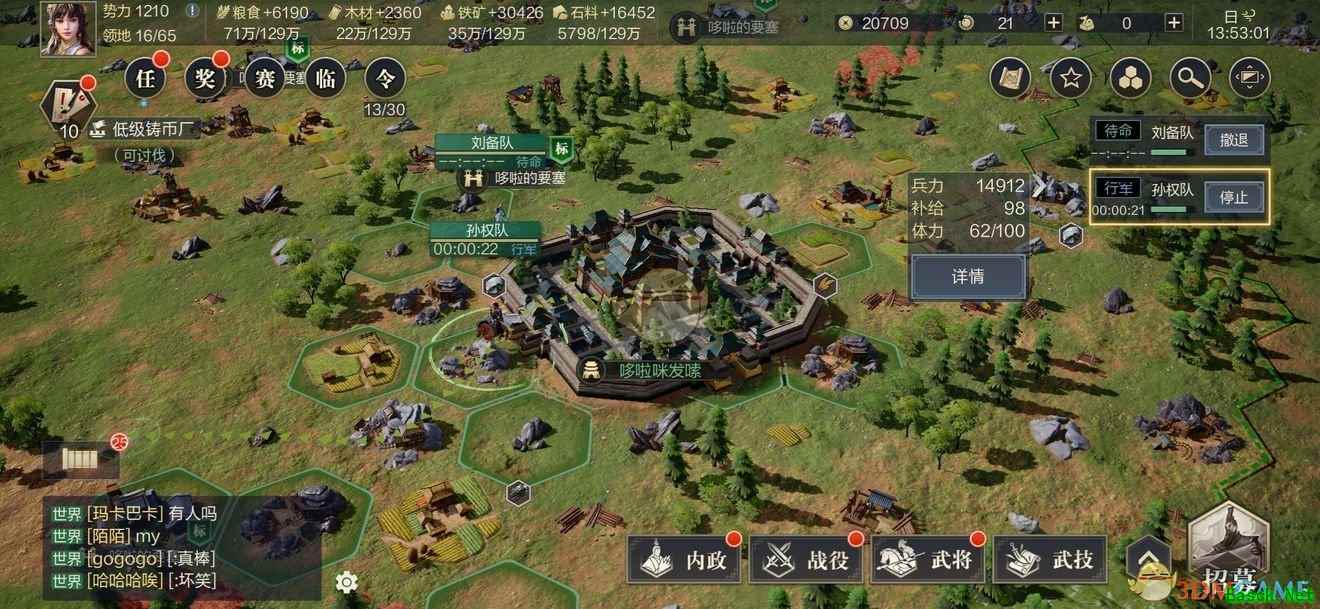Open the 令 orders button

(385, 78)
